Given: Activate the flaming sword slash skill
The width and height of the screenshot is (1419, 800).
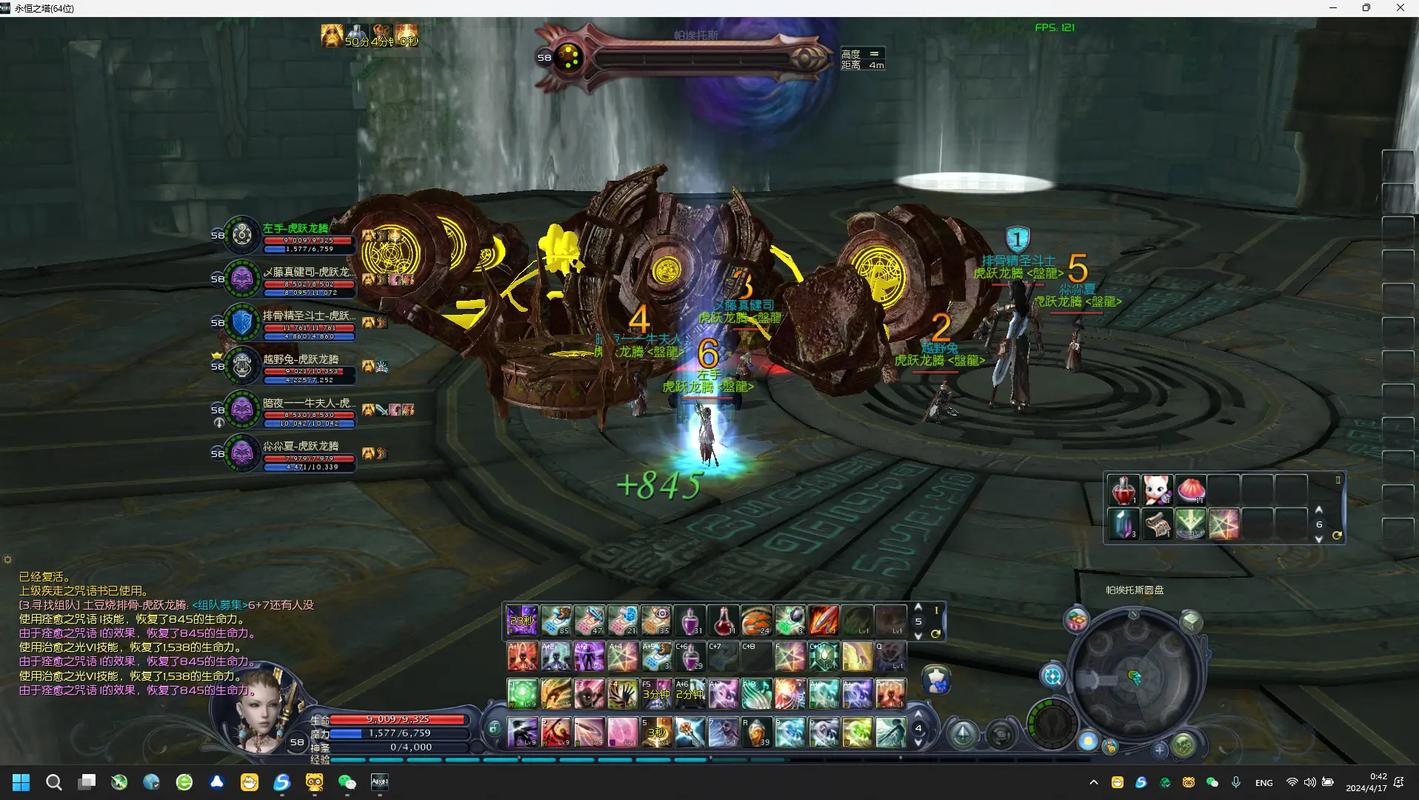Looking at the screenshot, I should tap(823, 621).
